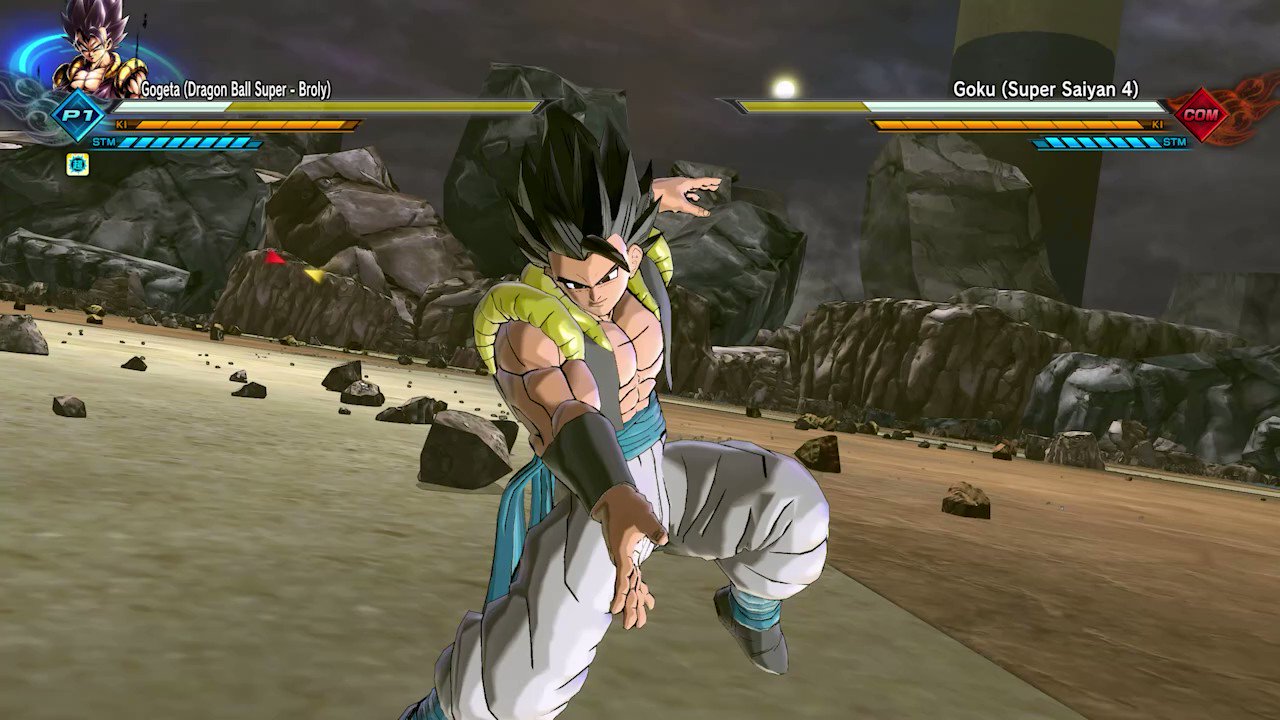Click the glowing orb in the sky

(785, 88)
